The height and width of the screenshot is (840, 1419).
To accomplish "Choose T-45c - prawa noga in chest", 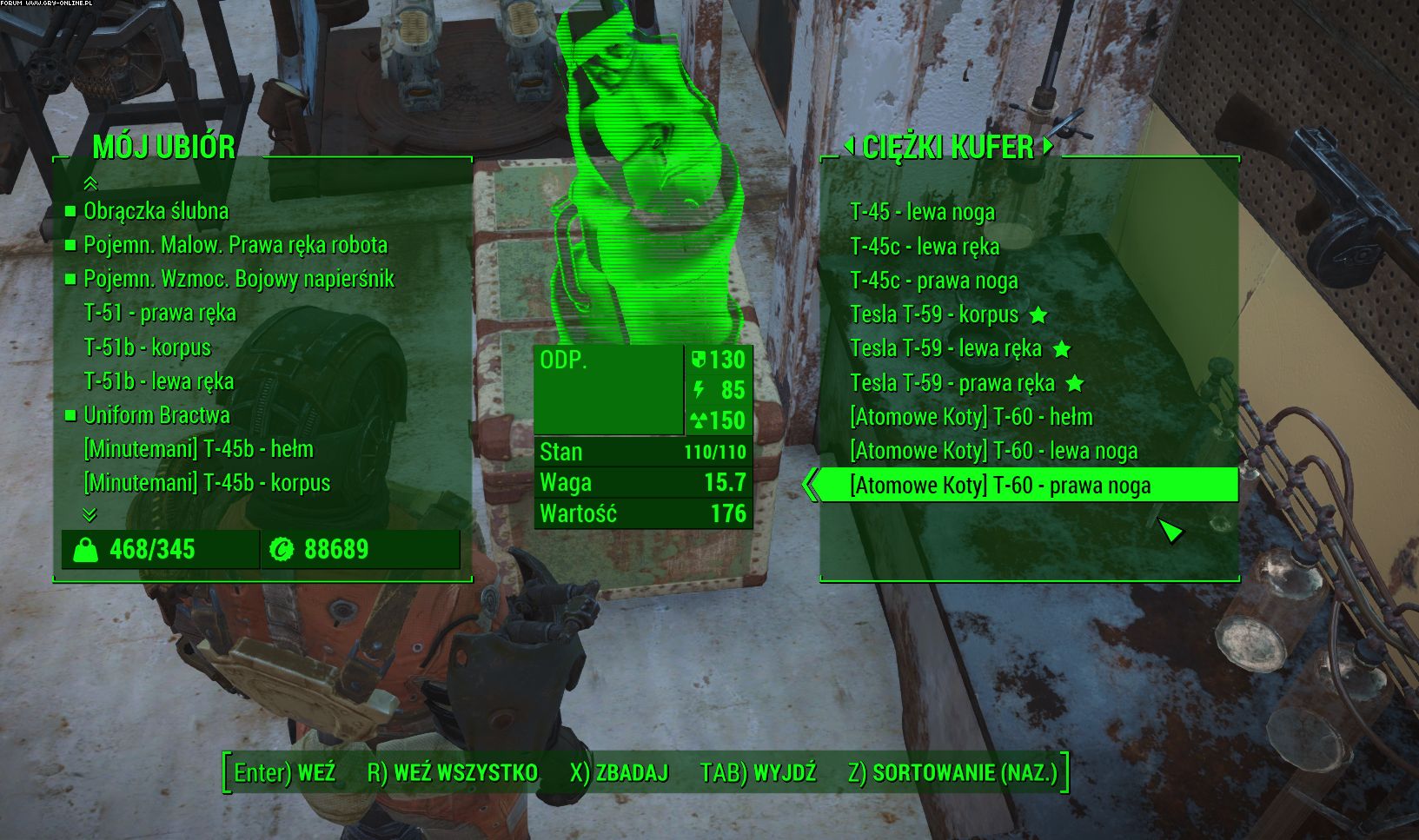I will [x=933, y=281].
